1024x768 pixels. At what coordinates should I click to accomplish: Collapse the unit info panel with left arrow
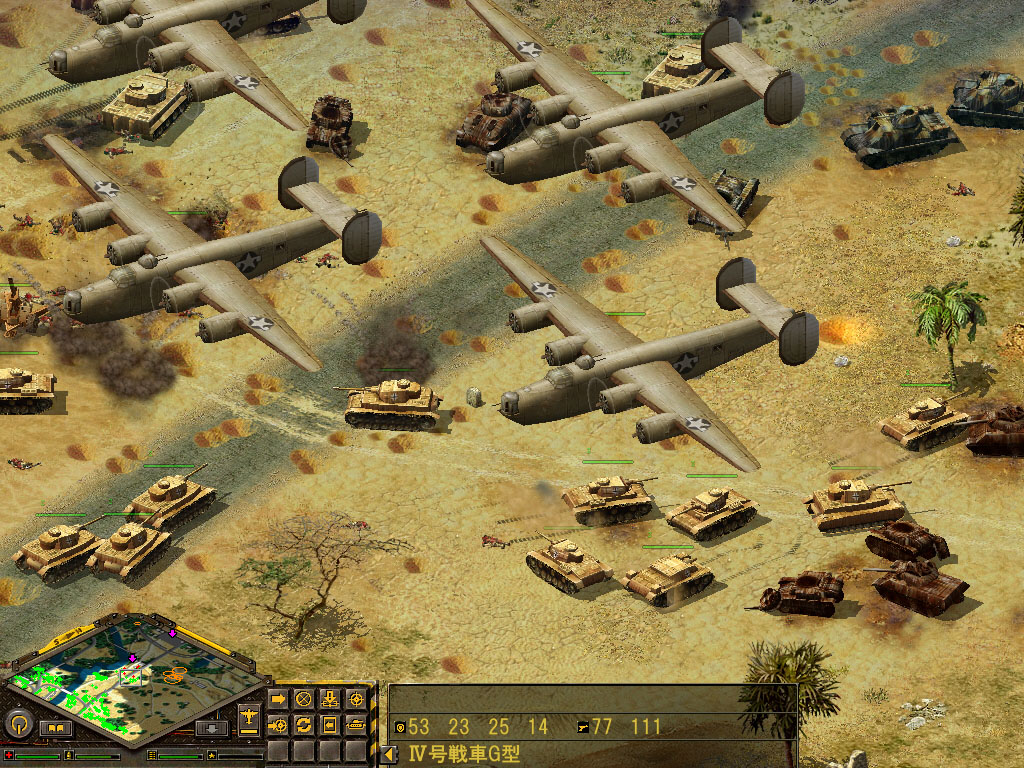387,754
